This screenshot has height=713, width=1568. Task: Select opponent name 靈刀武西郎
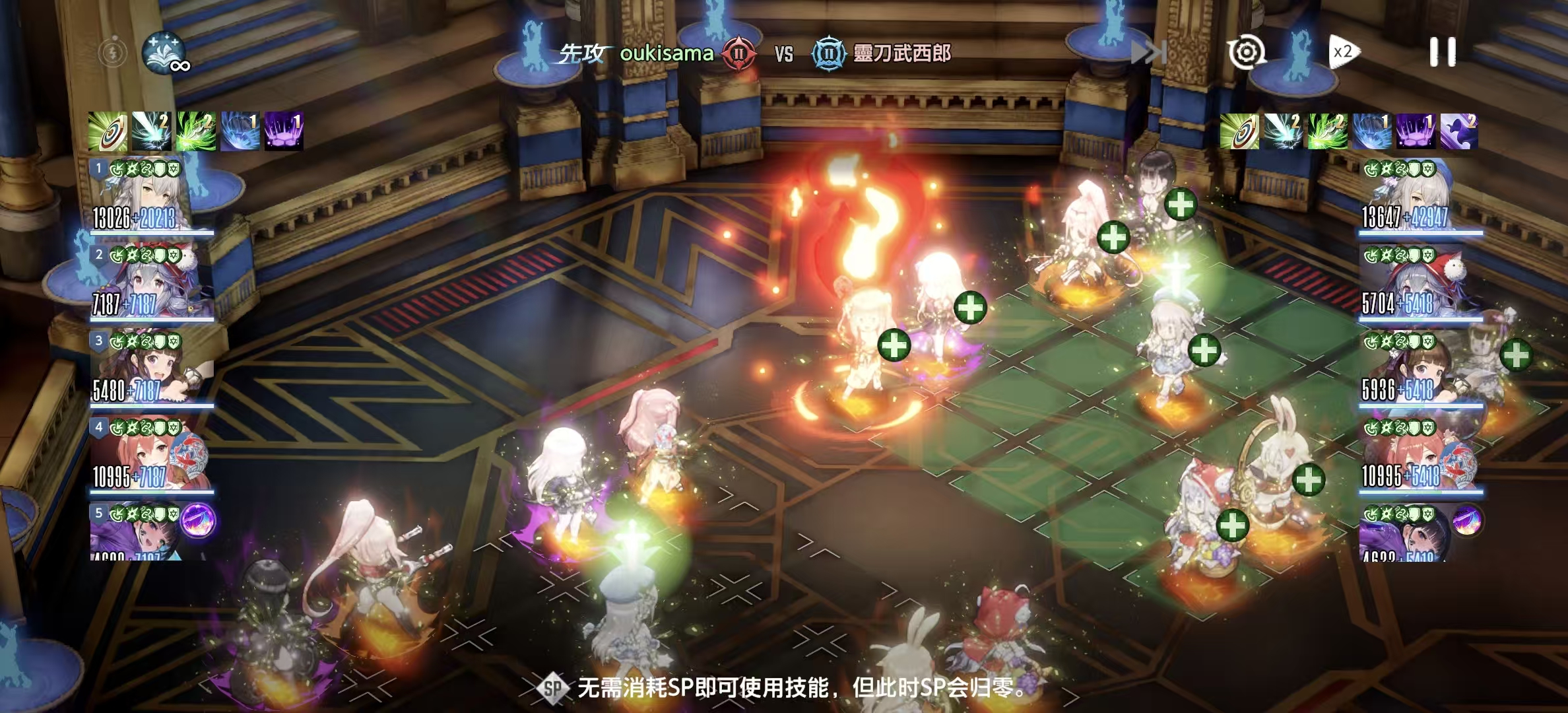[901, 53]
